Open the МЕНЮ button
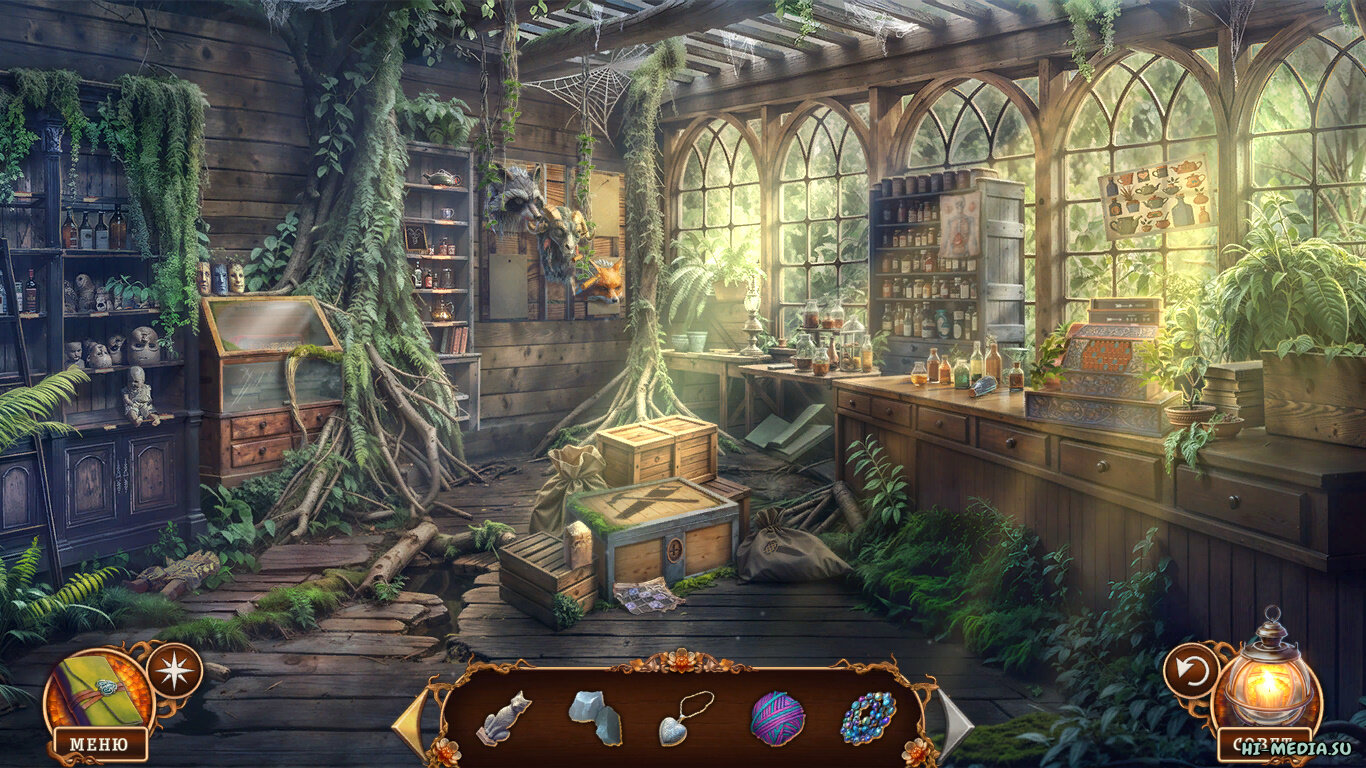This screenshot has height=768, width=1366. (100, 744)
